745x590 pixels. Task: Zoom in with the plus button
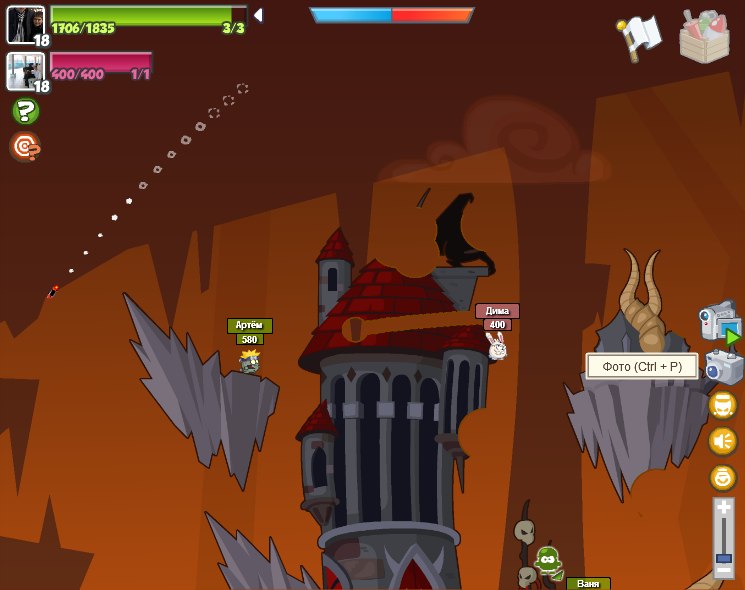[723, 509]
